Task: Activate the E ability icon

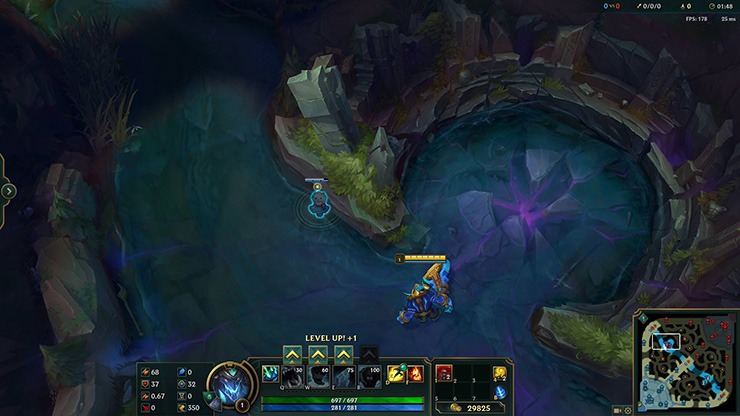Action: [343, 374]
